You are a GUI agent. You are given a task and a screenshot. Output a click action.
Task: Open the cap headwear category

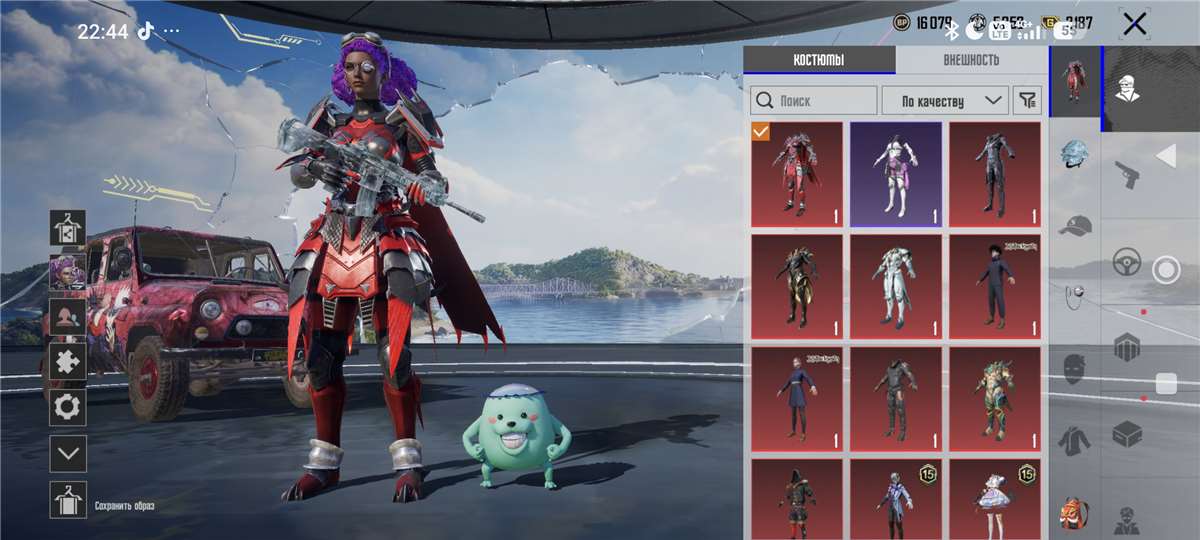[1074, 226]
